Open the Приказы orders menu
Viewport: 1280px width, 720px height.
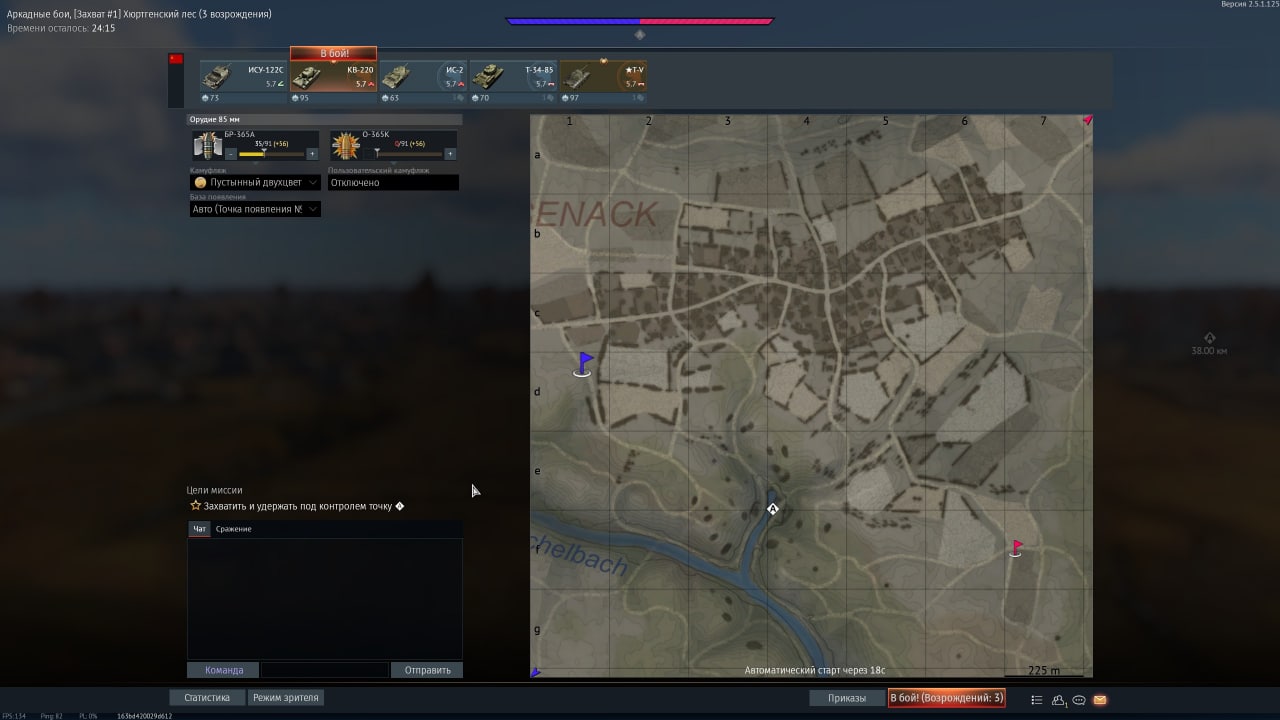[x=846, y=698]
